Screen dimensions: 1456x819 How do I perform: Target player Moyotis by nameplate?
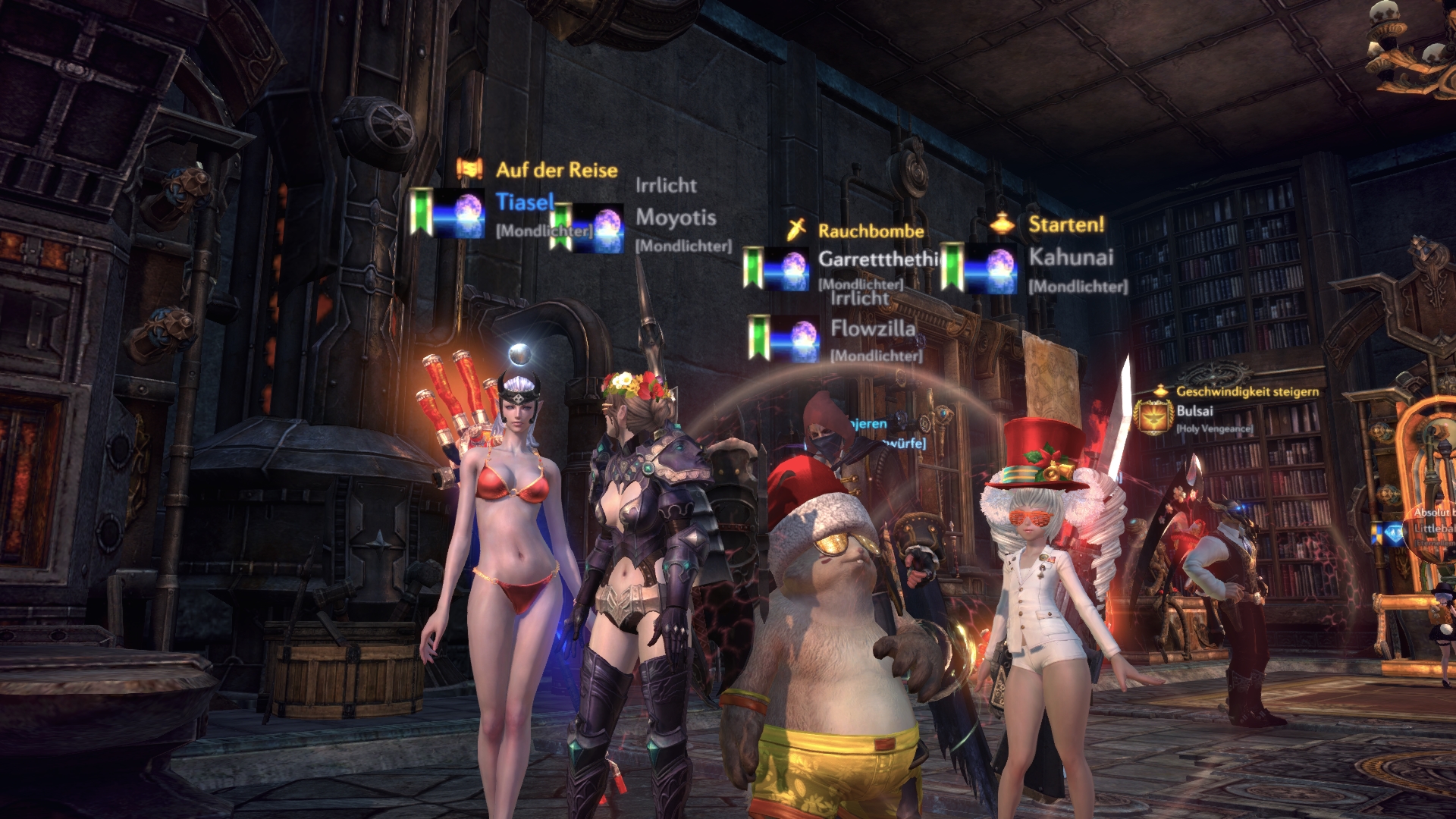(675, 218)
